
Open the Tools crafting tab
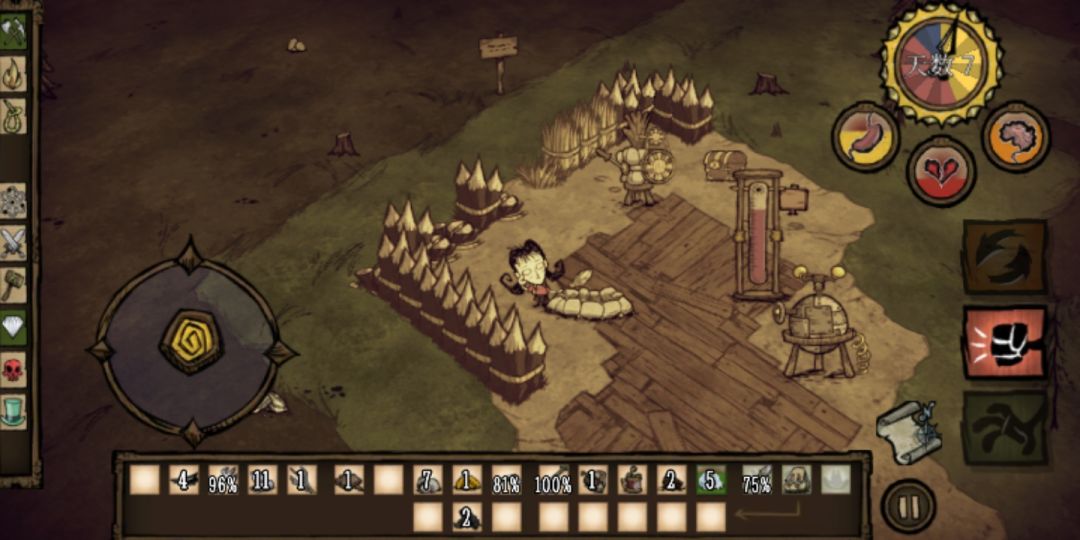point(14,30)
